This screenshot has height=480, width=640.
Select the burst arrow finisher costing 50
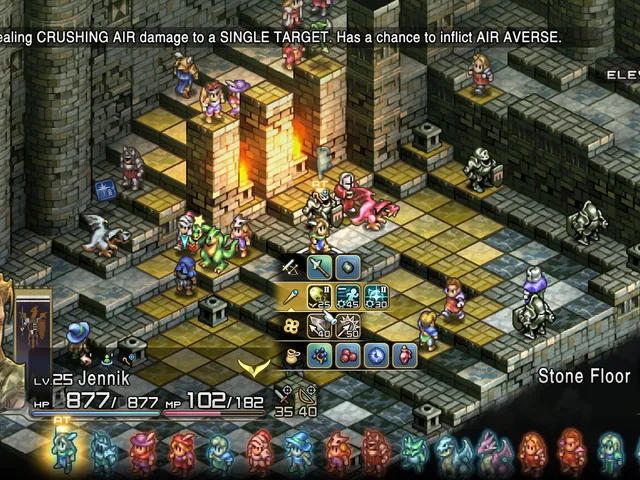pyautogui.click(x=347, y=325)
